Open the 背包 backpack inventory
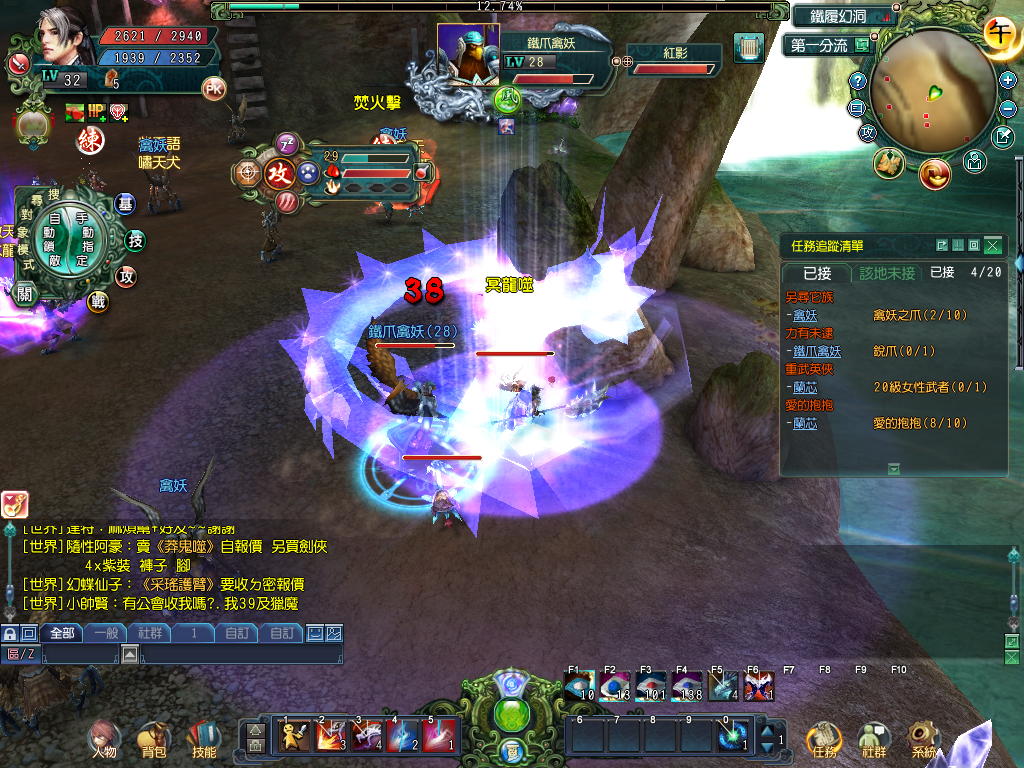The width and height of the screenshot is (1024, 768). 153,738
